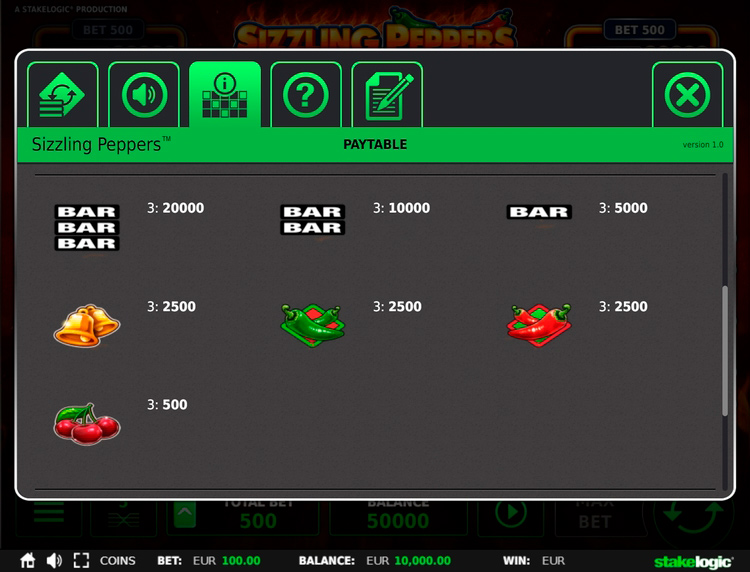The width and height of the screenshot is (750, 572).
Task: Go to the home lobby icon
Action: pyautogui.click(x=28, y=561)
